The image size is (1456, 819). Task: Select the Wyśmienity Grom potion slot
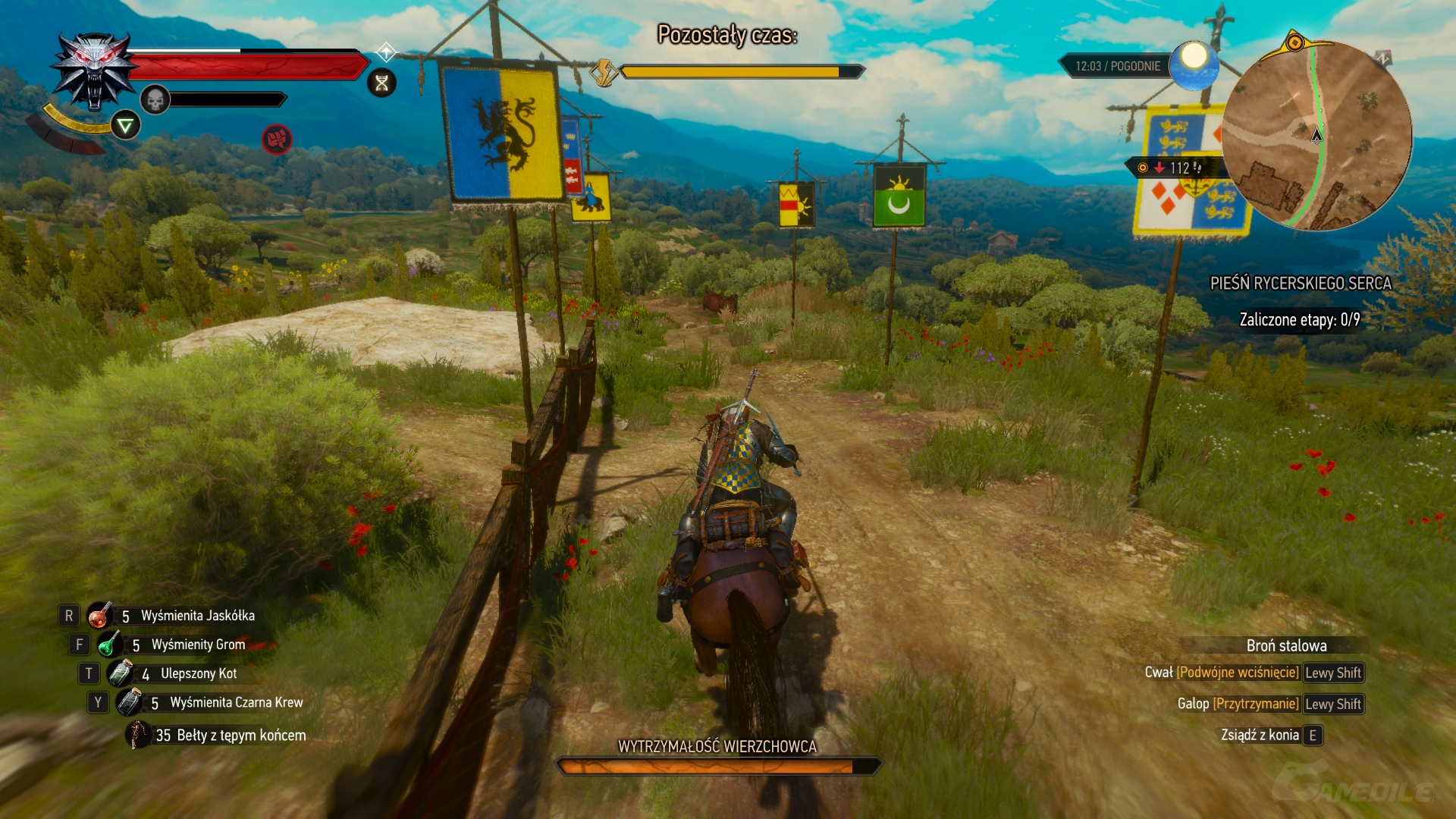tap(109, 645)
